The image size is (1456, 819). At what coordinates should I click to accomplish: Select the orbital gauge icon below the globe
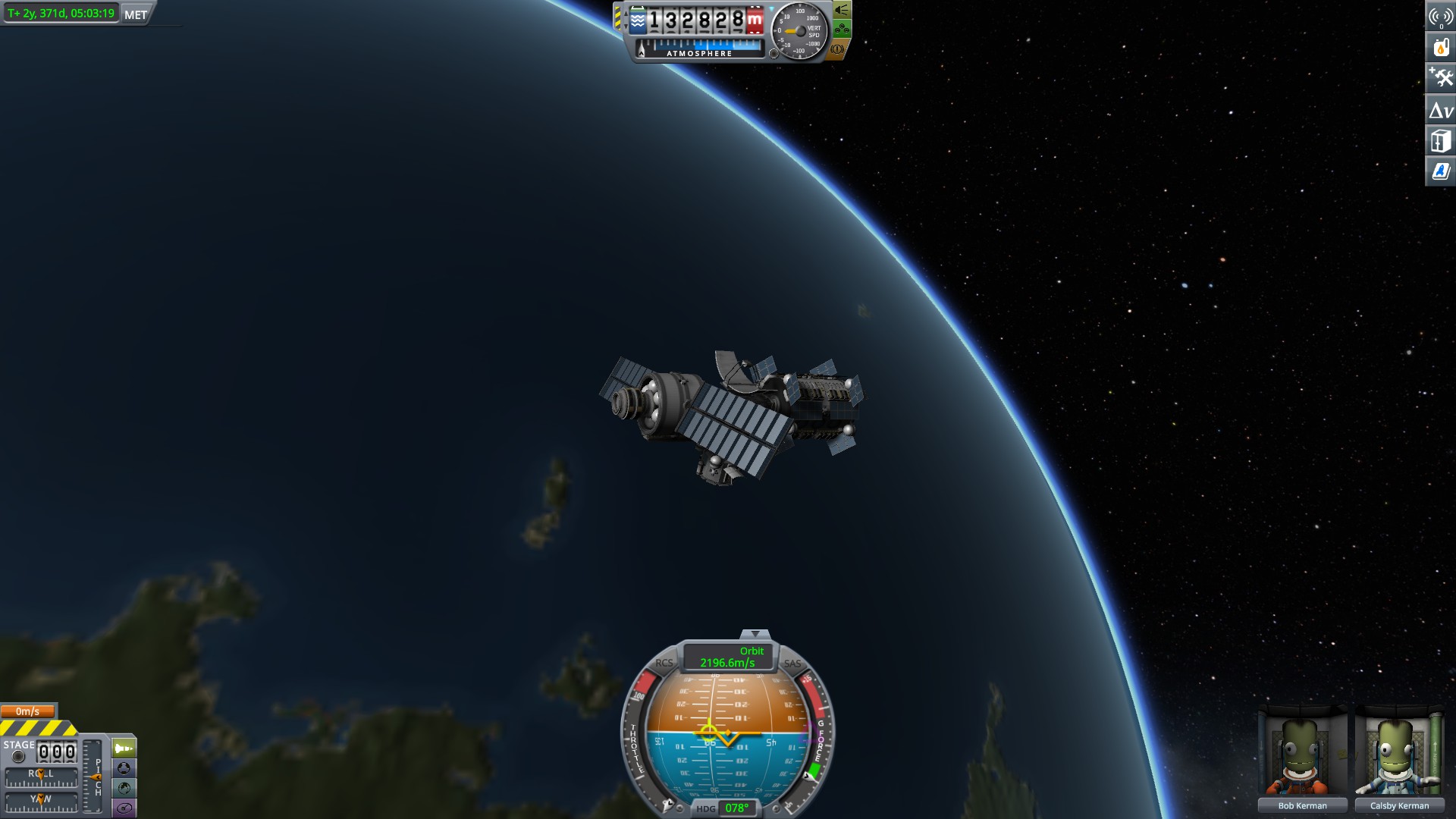click(x=124, y=806)
